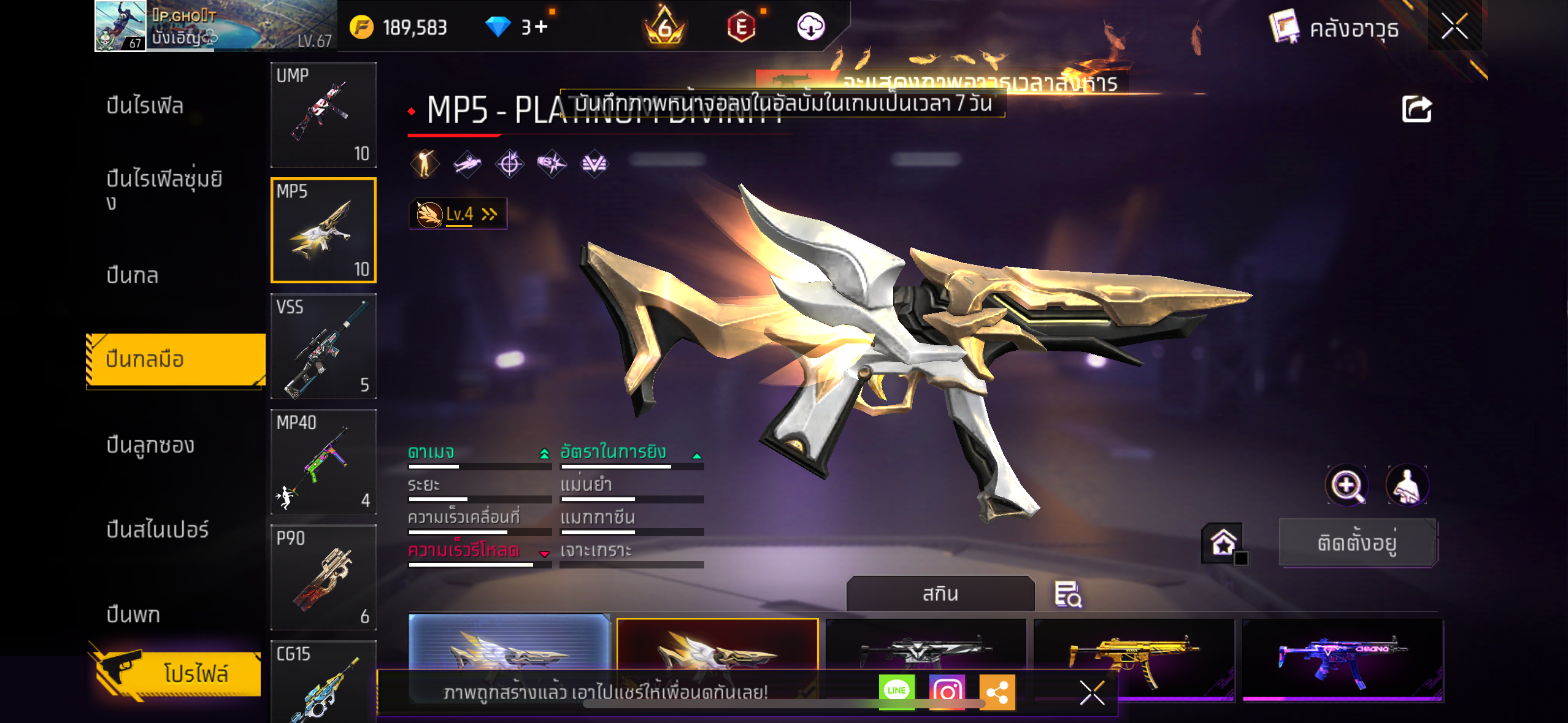This screenshot has height=723, width=1568.
Task: Show the ปืนสไนเปอร์ category
Action: (x=158, y=529)
